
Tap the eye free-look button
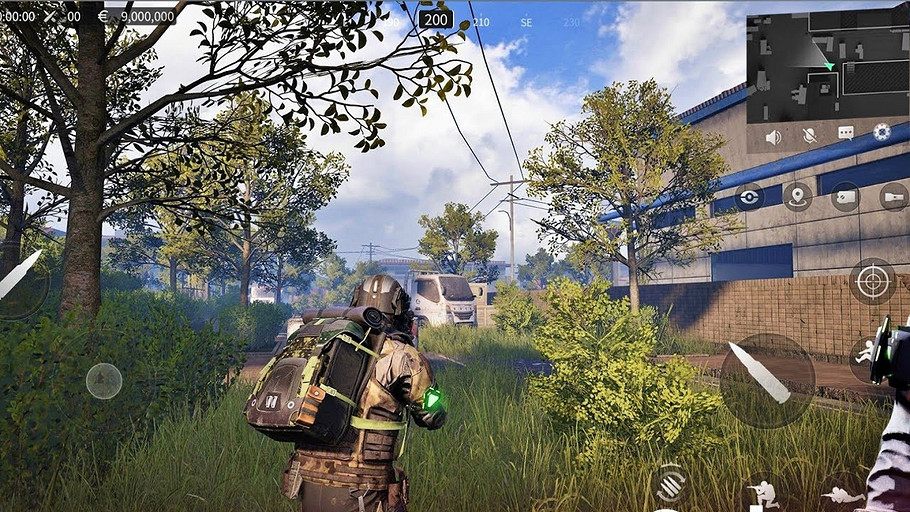tap(749, 197)
